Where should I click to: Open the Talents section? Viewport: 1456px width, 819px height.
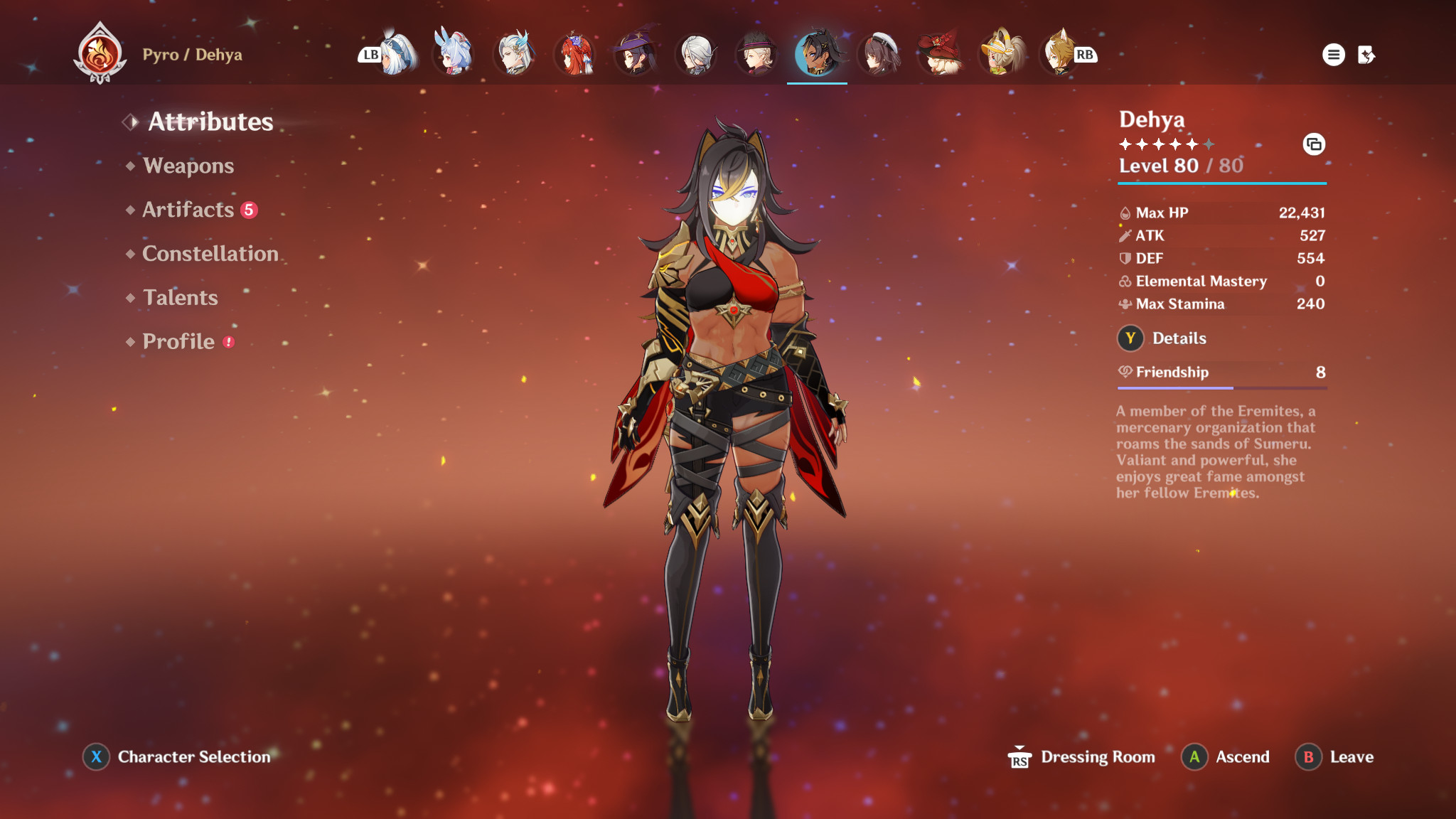[180, 298]
